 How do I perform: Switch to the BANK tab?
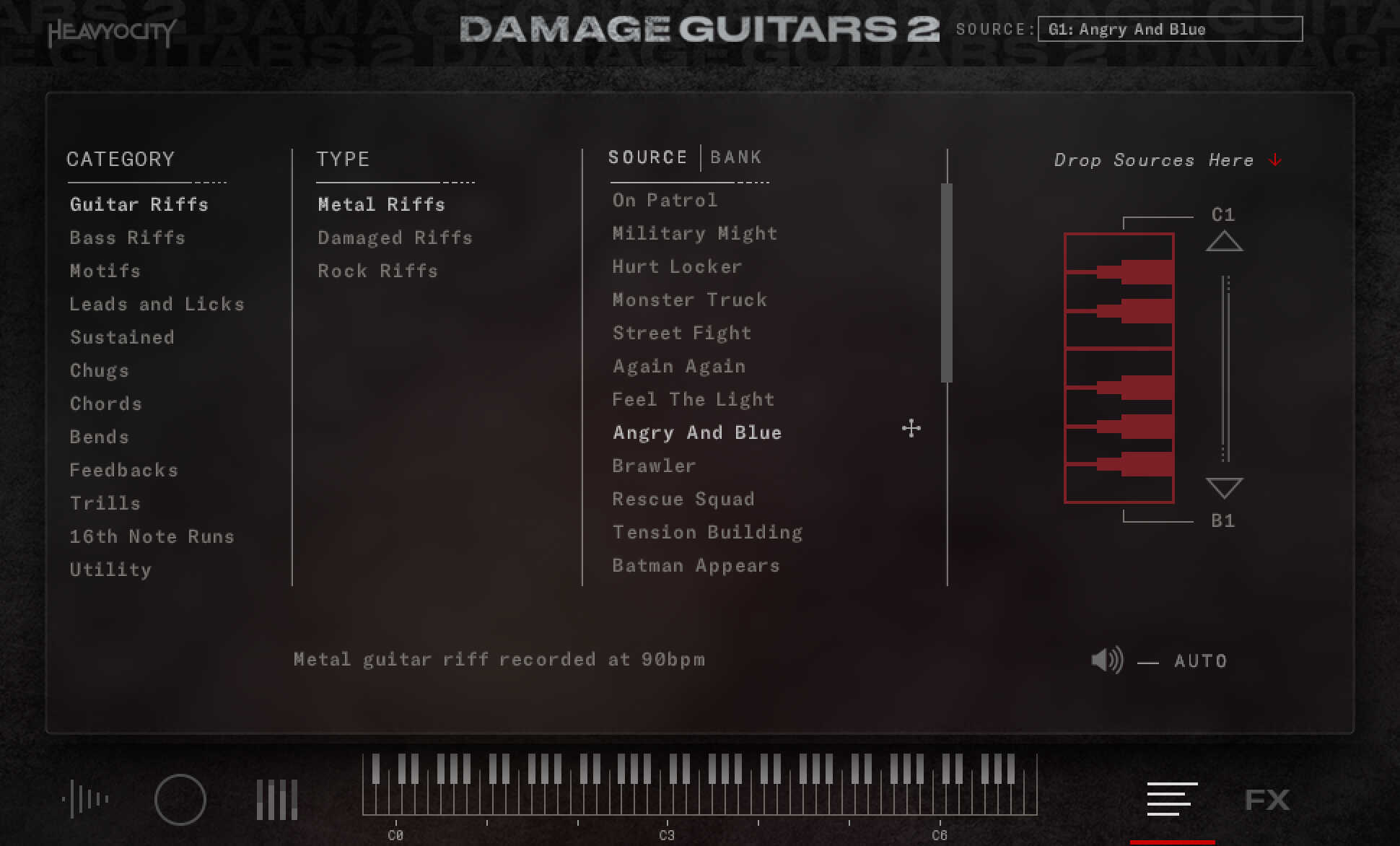(736, 157)
